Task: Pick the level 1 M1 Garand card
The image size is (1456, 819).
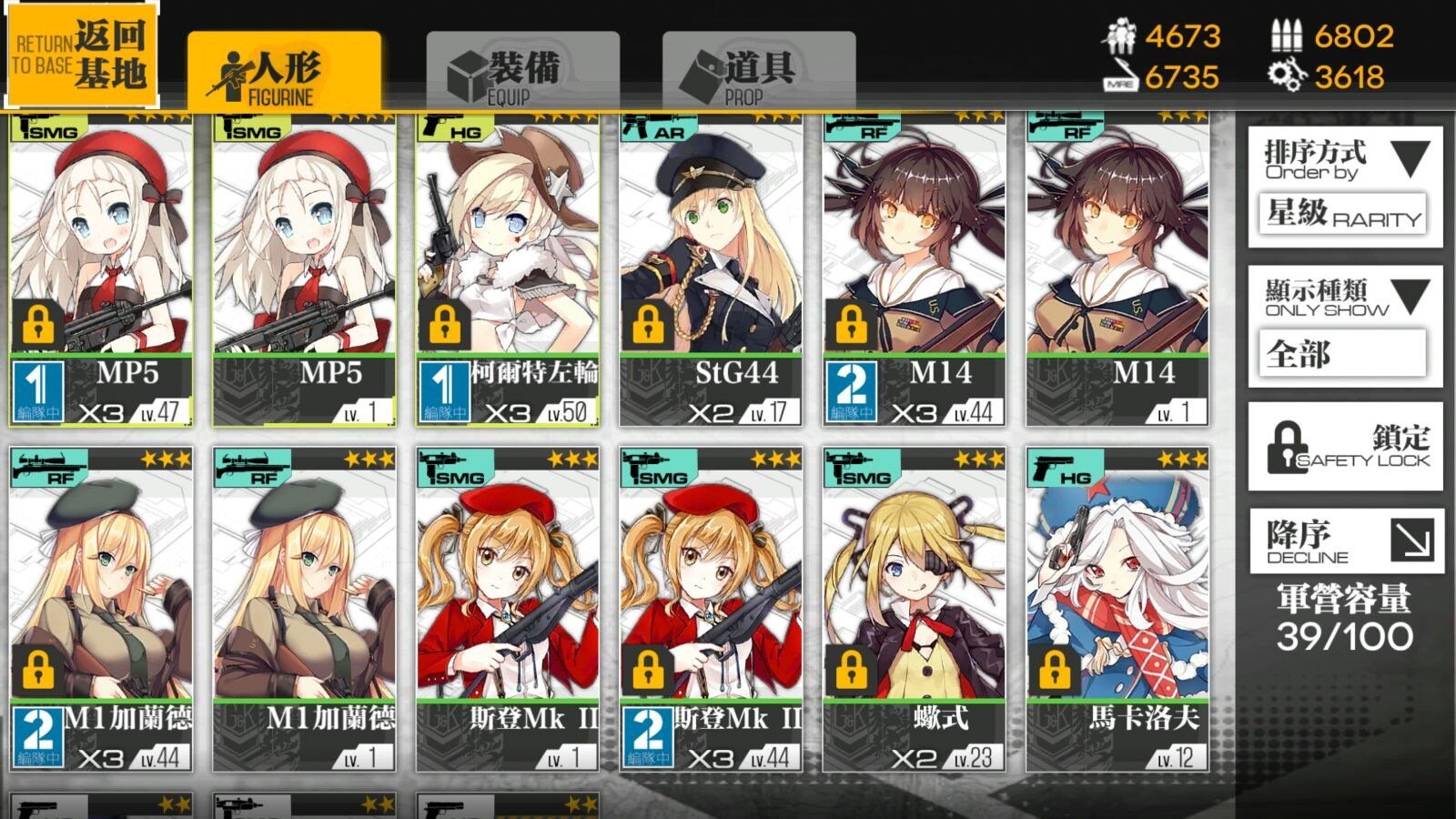Action: pyautogui.click(x=305, y=610)
